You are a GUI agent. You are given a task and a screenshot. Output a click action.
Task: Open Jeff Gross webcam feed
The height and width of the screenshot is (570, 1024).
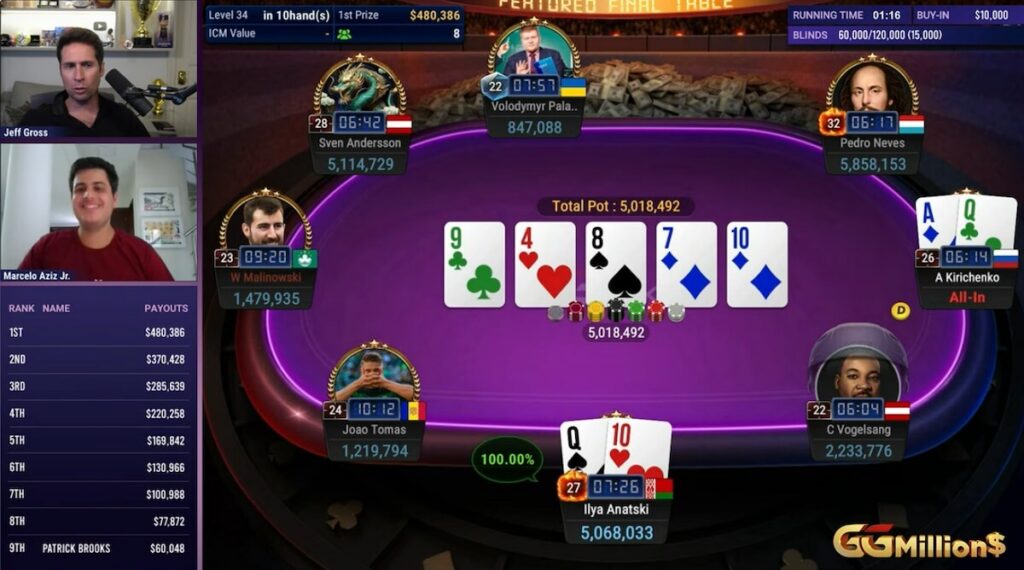(x=98, y=70)
